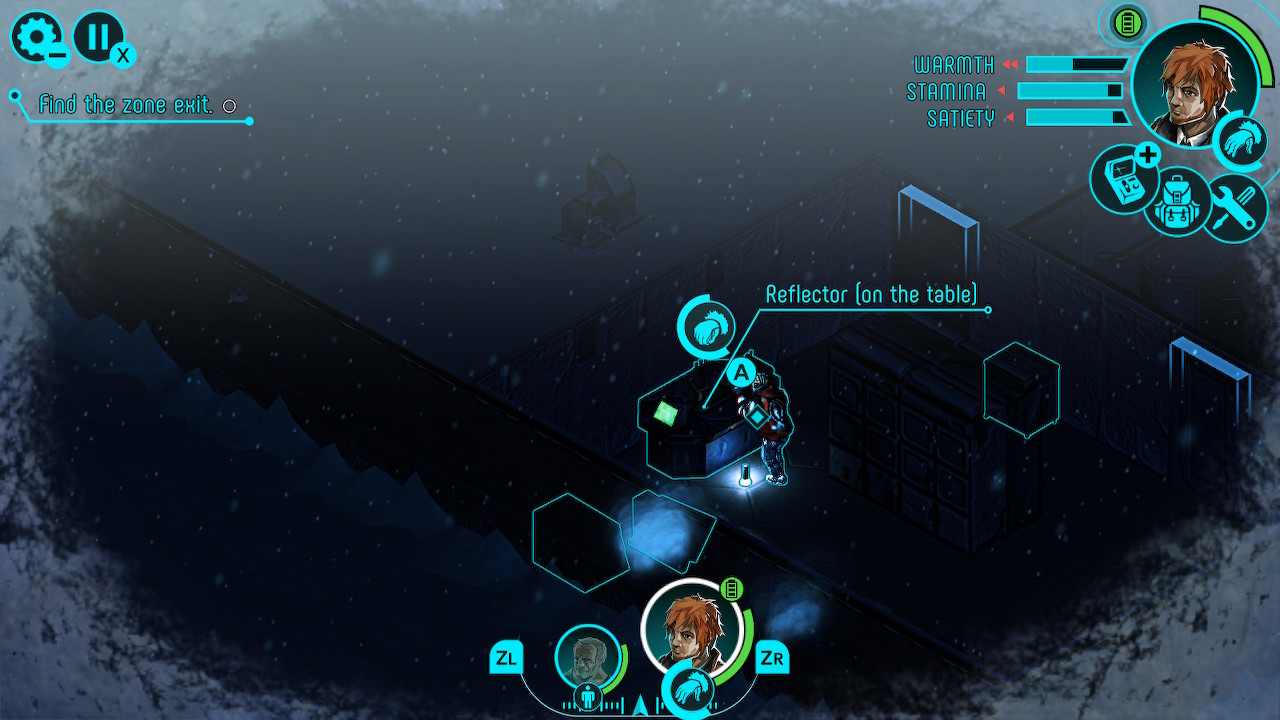The width and height of the screenshot is (1280, 720).
Task: Activate the A interaction prompt on the table
Action: click(740, 371)
